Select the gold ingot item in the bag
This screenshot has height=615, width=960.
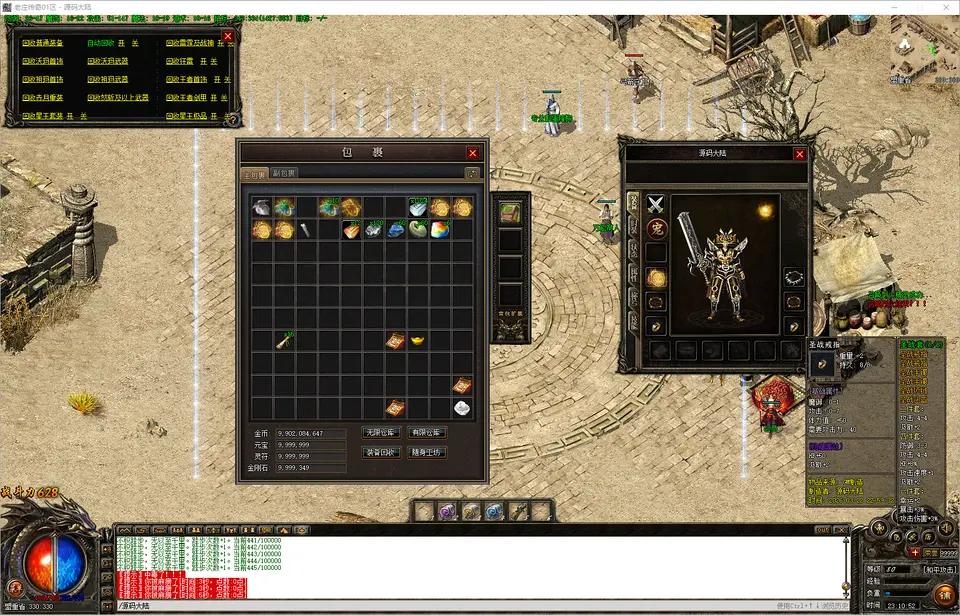coord(418,341)
